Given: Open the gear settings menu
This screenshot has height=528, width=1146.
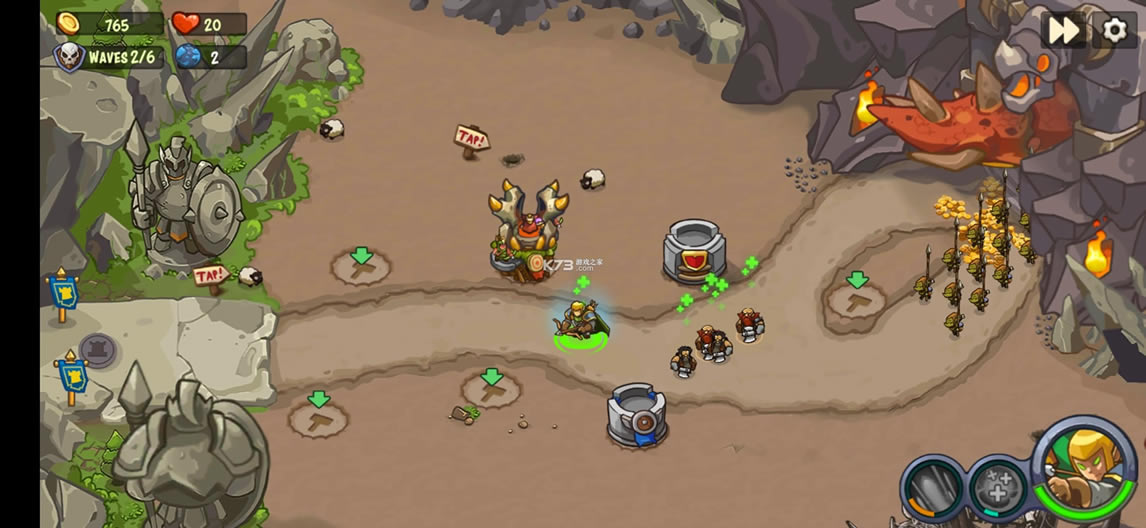Looking at the screenshot, I should 1114,30.
